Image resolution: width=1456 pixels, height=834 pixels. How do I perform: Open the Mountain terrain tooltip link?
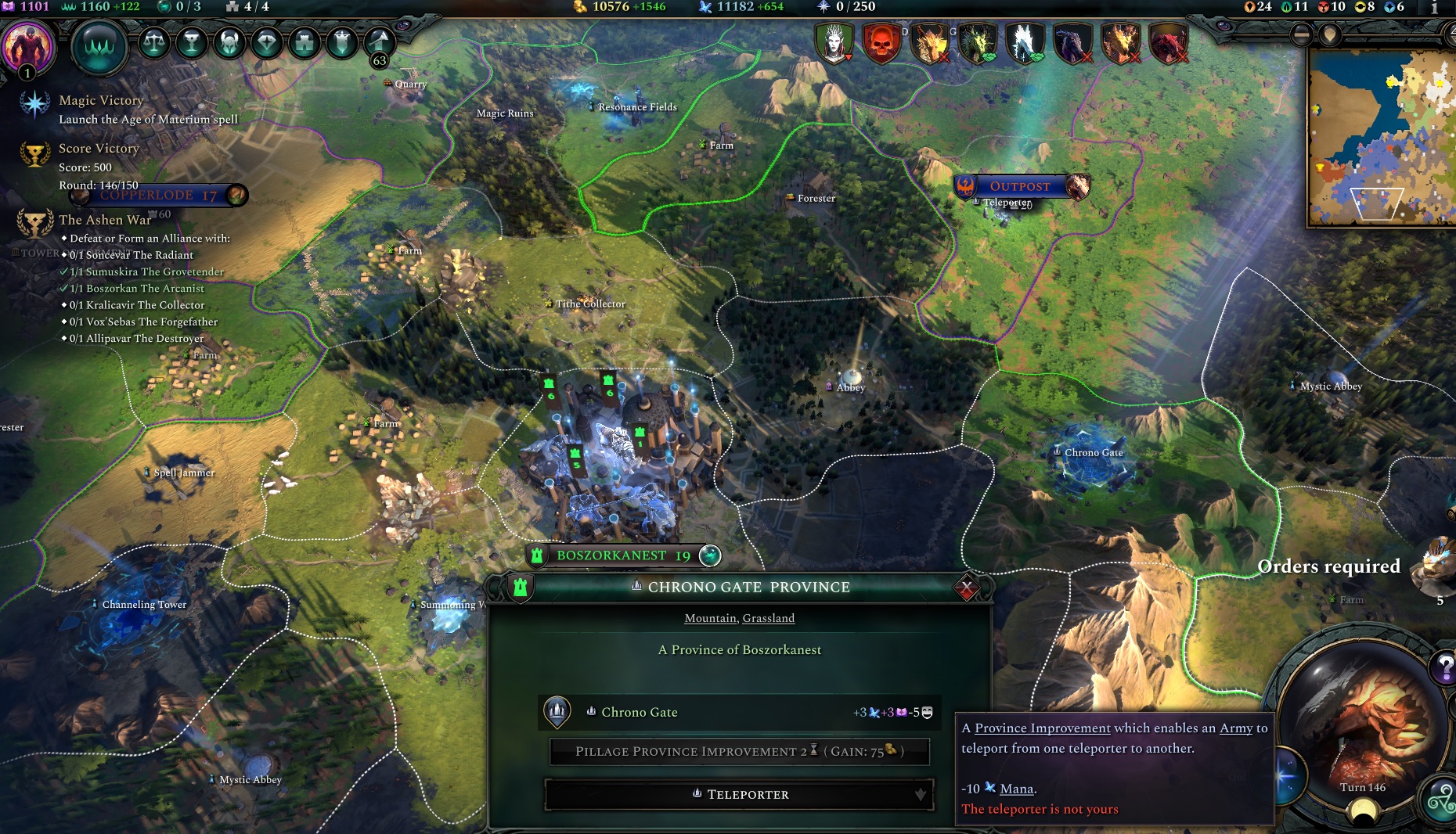(x=711, y=618)
